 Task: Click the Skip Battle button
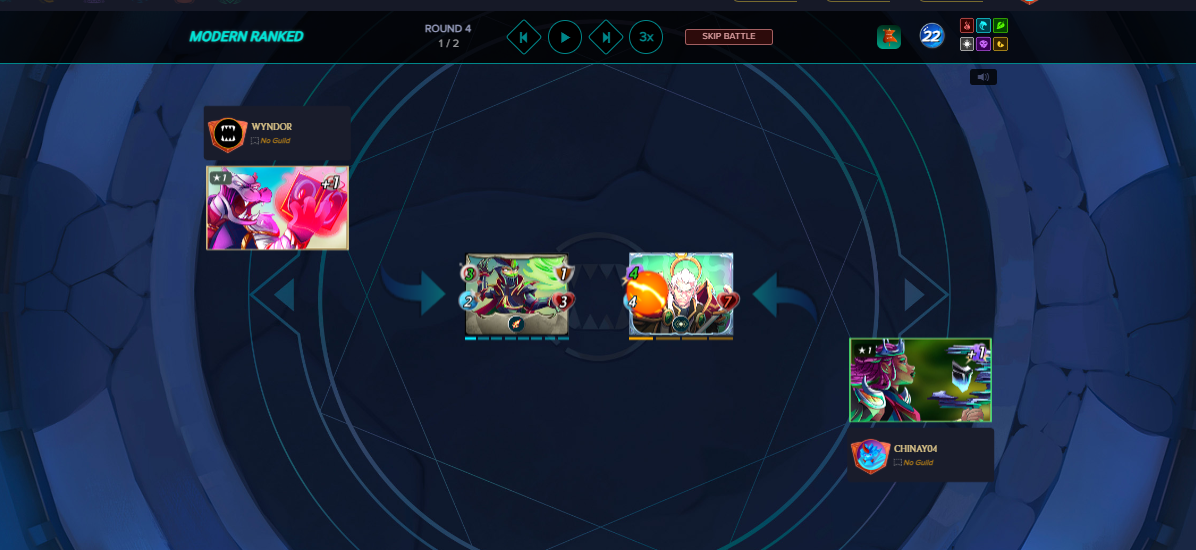tap(728, 37)
